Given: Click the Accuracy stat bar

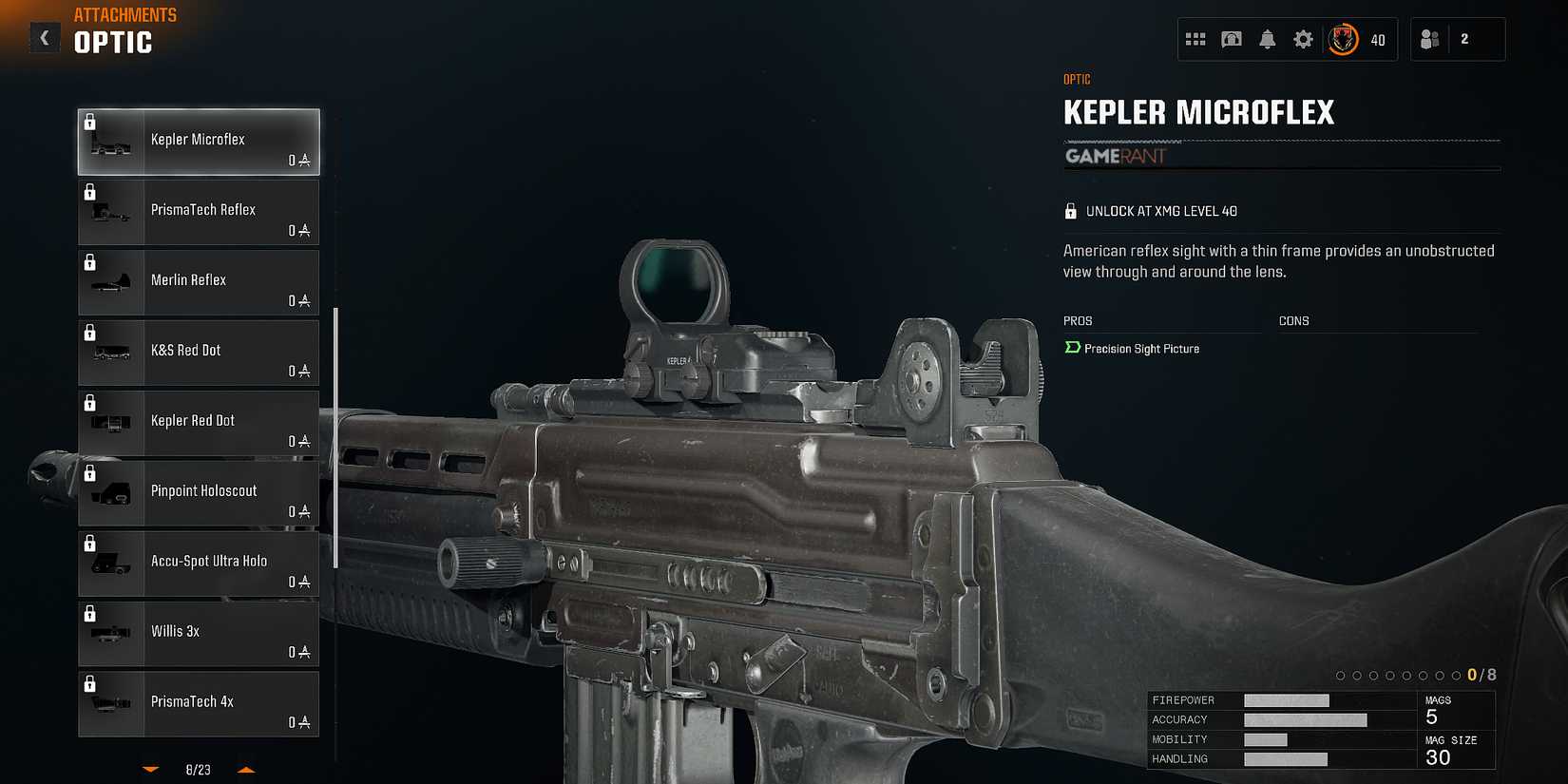Looking at the screenshot, I should (1309, 719).
